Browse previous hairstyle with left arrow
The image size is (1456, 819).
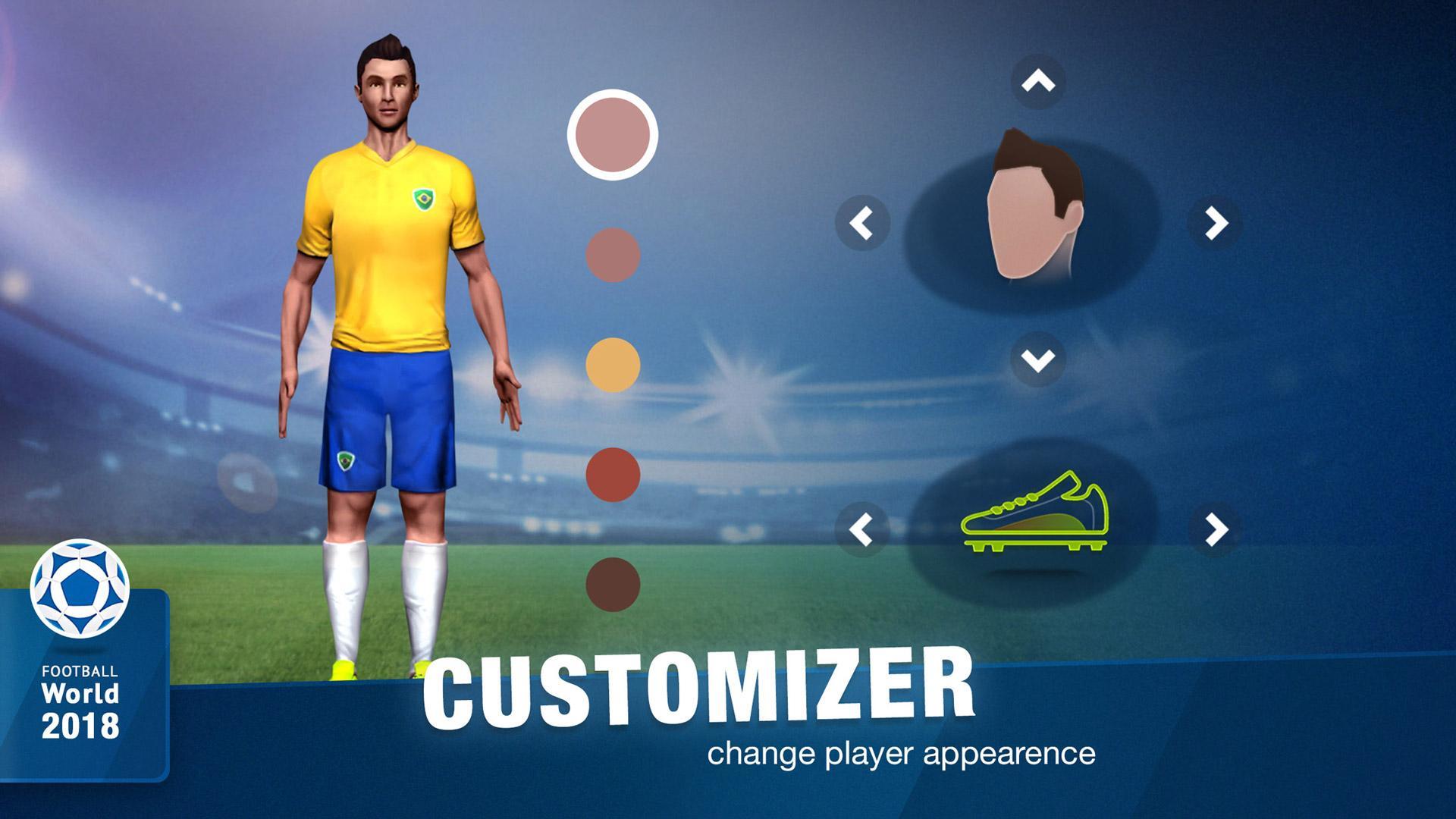click(x=861, y=224)
